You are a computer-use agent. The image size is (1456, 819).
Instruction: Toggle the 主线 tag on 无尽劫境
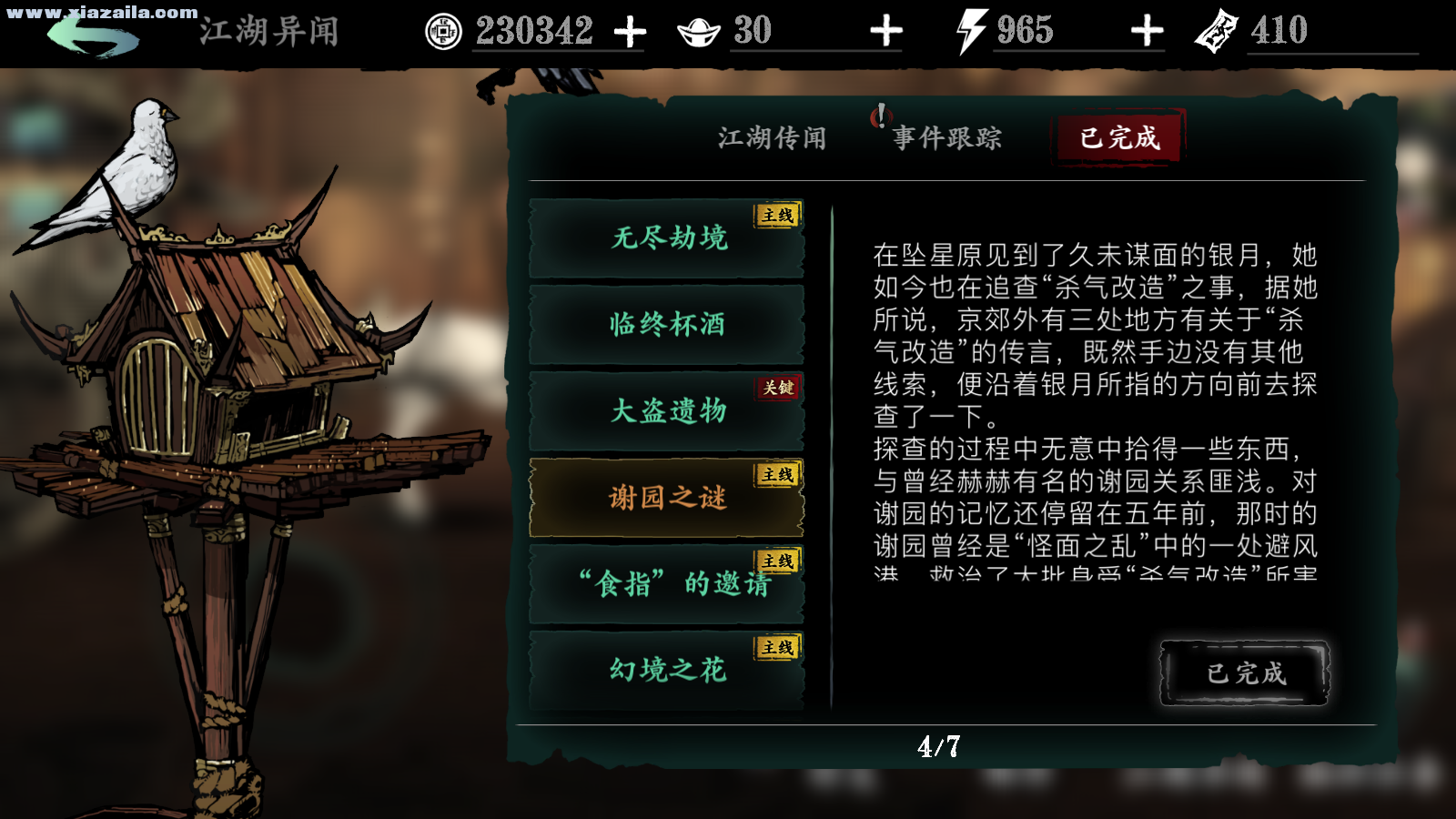click(x=775, y=217)
